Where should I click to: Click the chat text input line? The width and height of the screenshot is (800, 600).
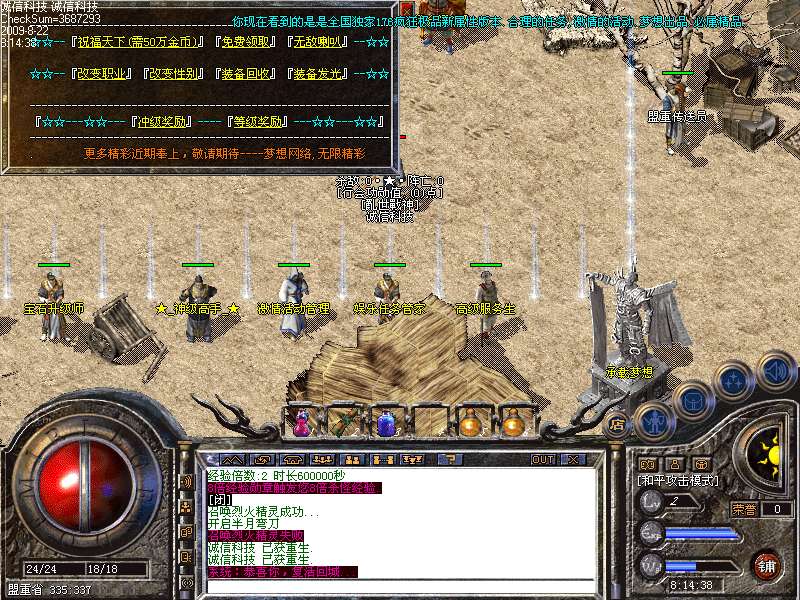point(400,586)
